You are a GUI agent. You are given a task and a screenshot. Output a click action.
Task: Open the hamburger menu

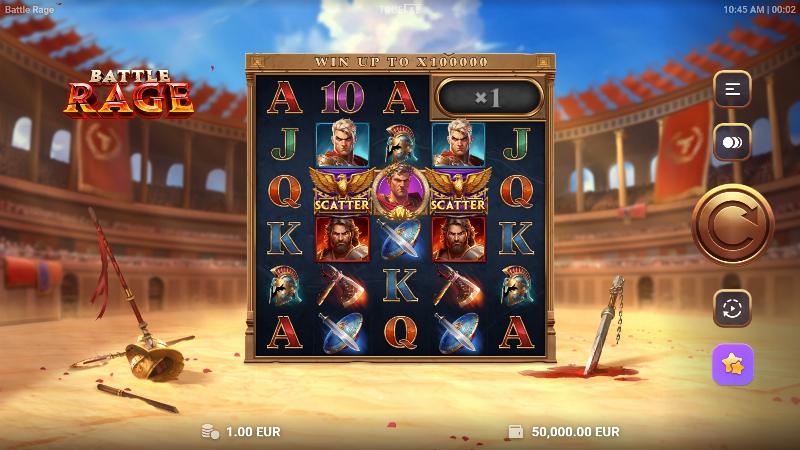[732, 90]
